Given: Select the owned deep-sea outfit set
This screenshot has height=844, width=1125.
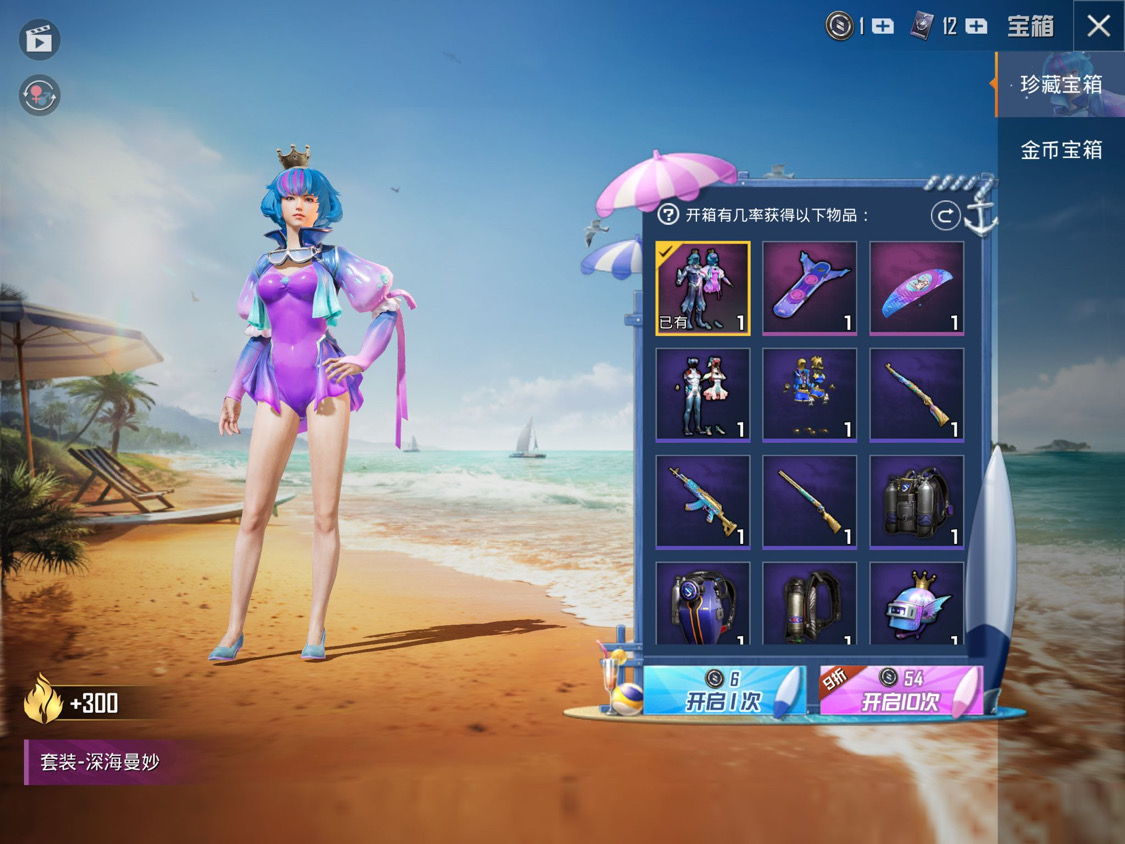Looking at the screenshot, I should tap(703, 288).
